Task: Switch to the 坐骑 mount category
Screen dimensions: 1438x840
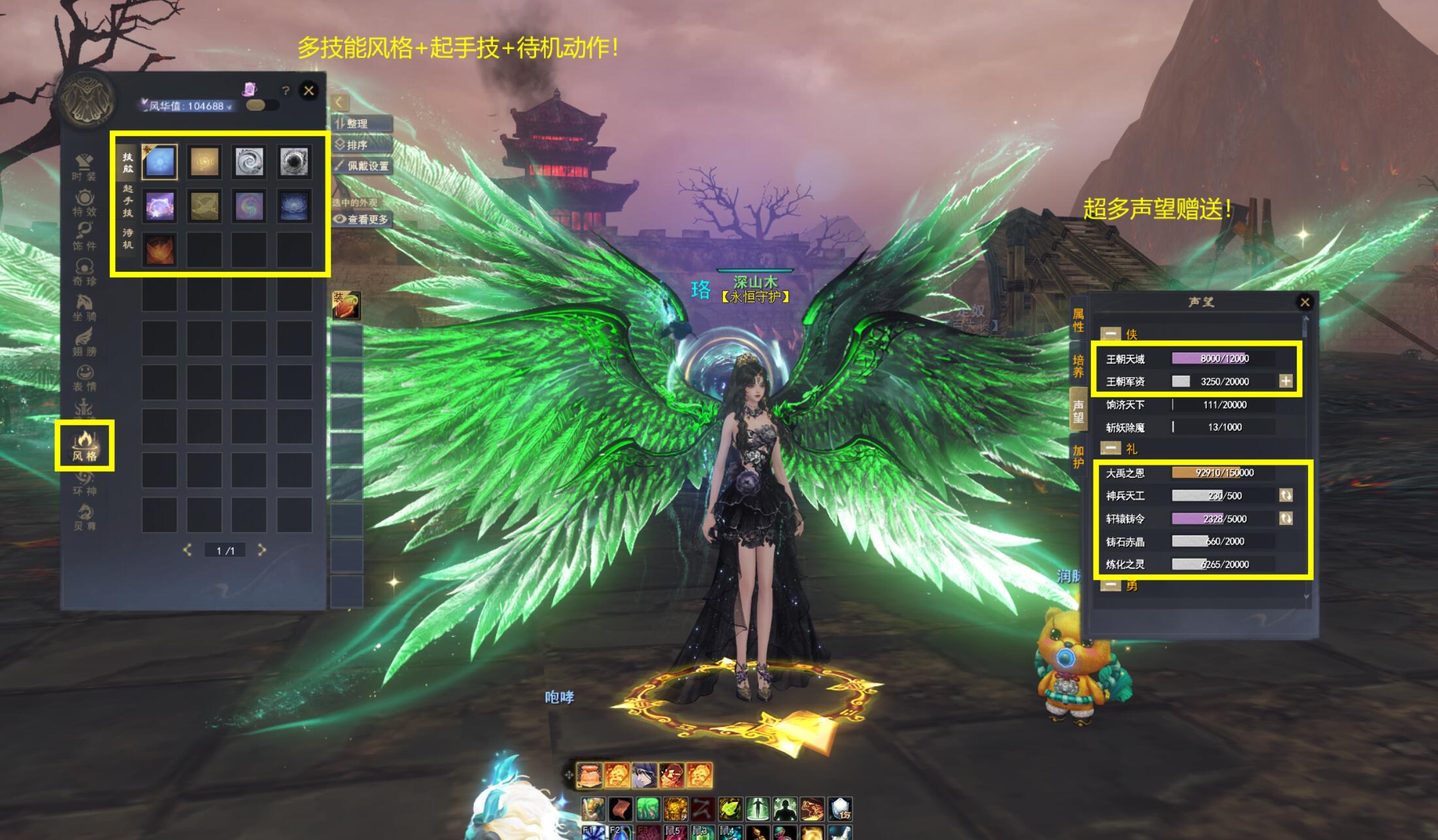Action: tap(84, 307)
